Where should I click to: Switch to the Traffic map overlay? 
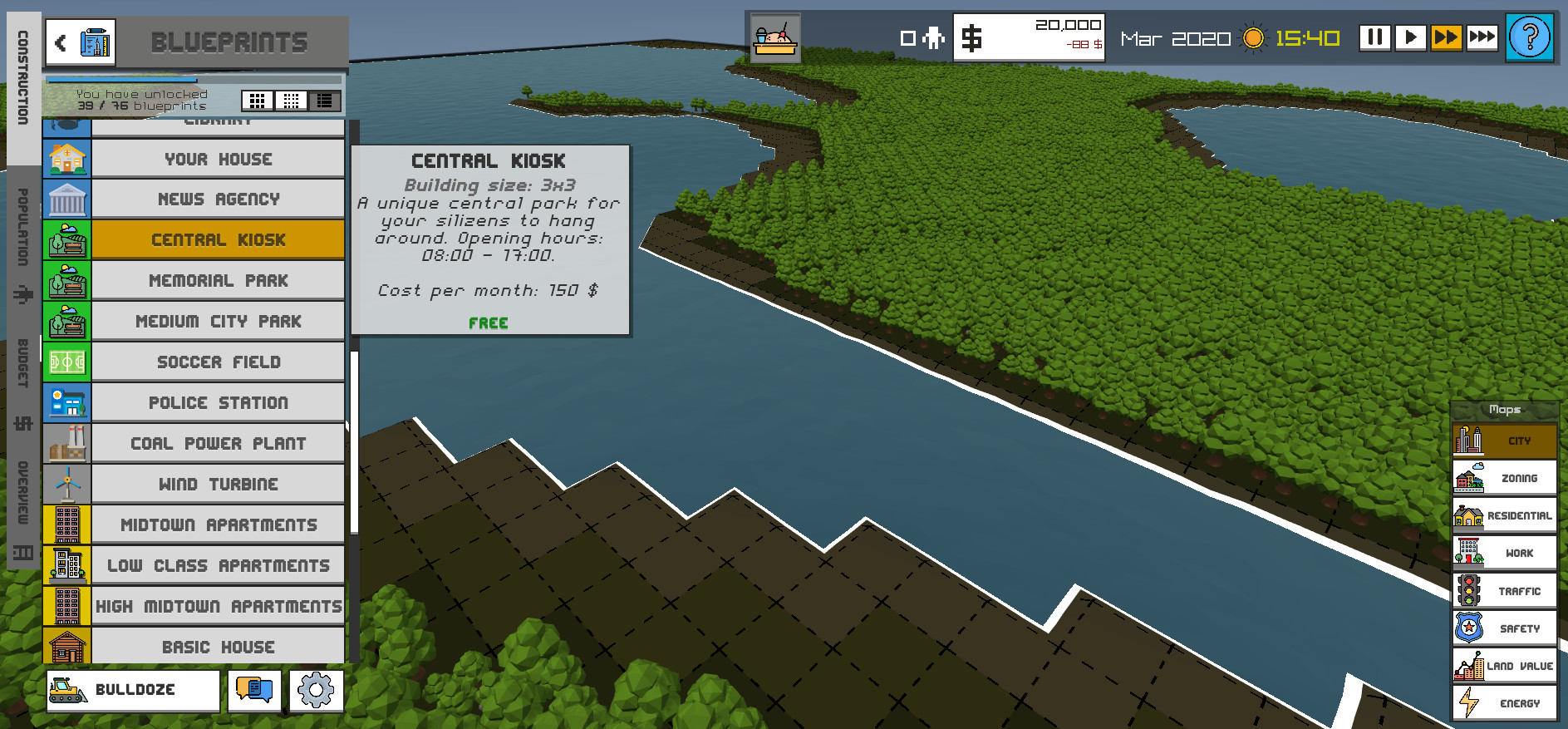pyautogui.click(x=1504, y=591)
